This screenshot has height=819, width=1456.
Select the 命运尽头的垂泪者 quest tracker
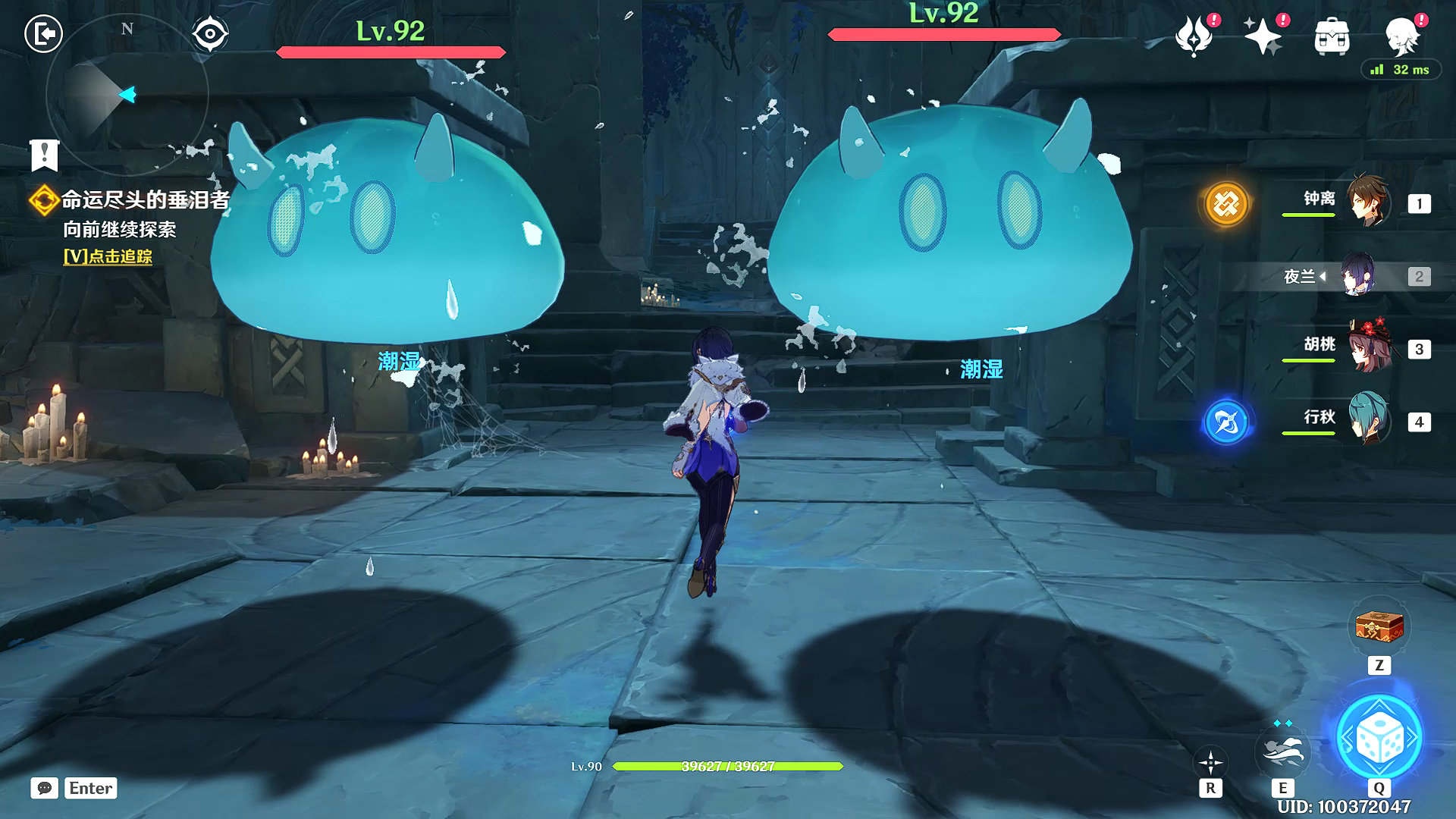coord(144,200)
